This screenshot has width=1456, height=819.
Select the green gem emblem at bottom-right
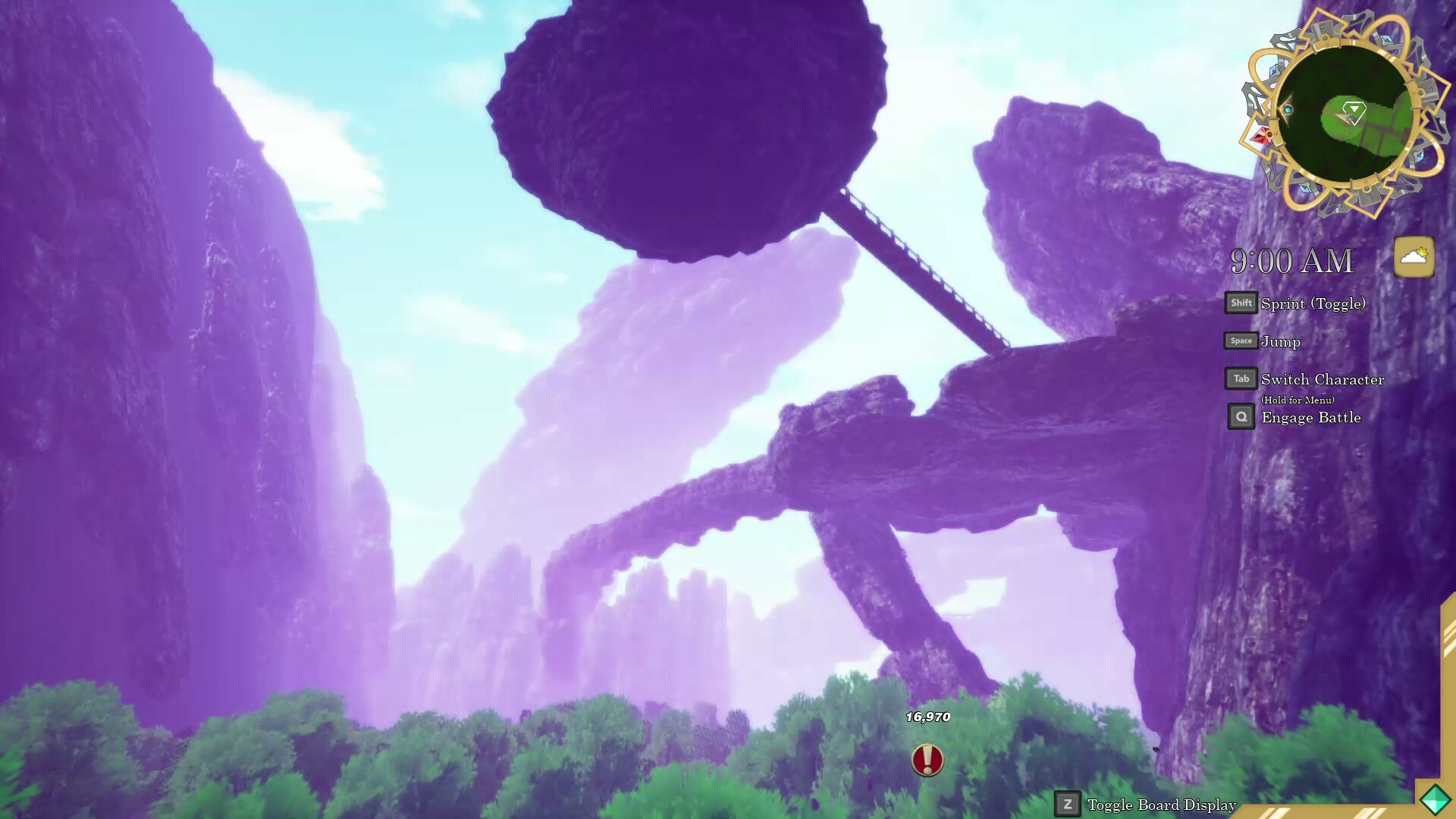coord(1435,798)
